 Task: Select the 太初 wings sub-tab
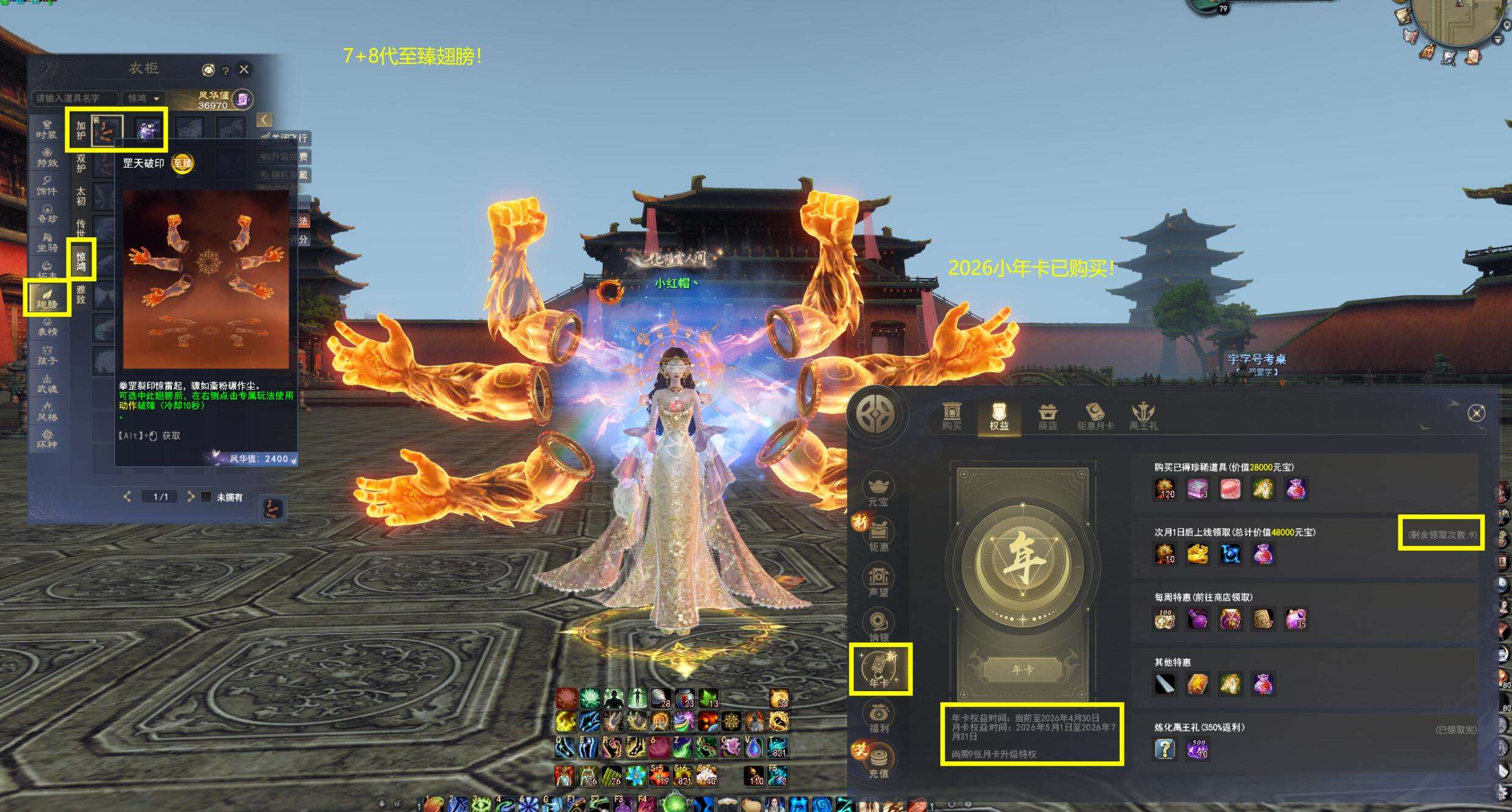click(x=81, y=196)
